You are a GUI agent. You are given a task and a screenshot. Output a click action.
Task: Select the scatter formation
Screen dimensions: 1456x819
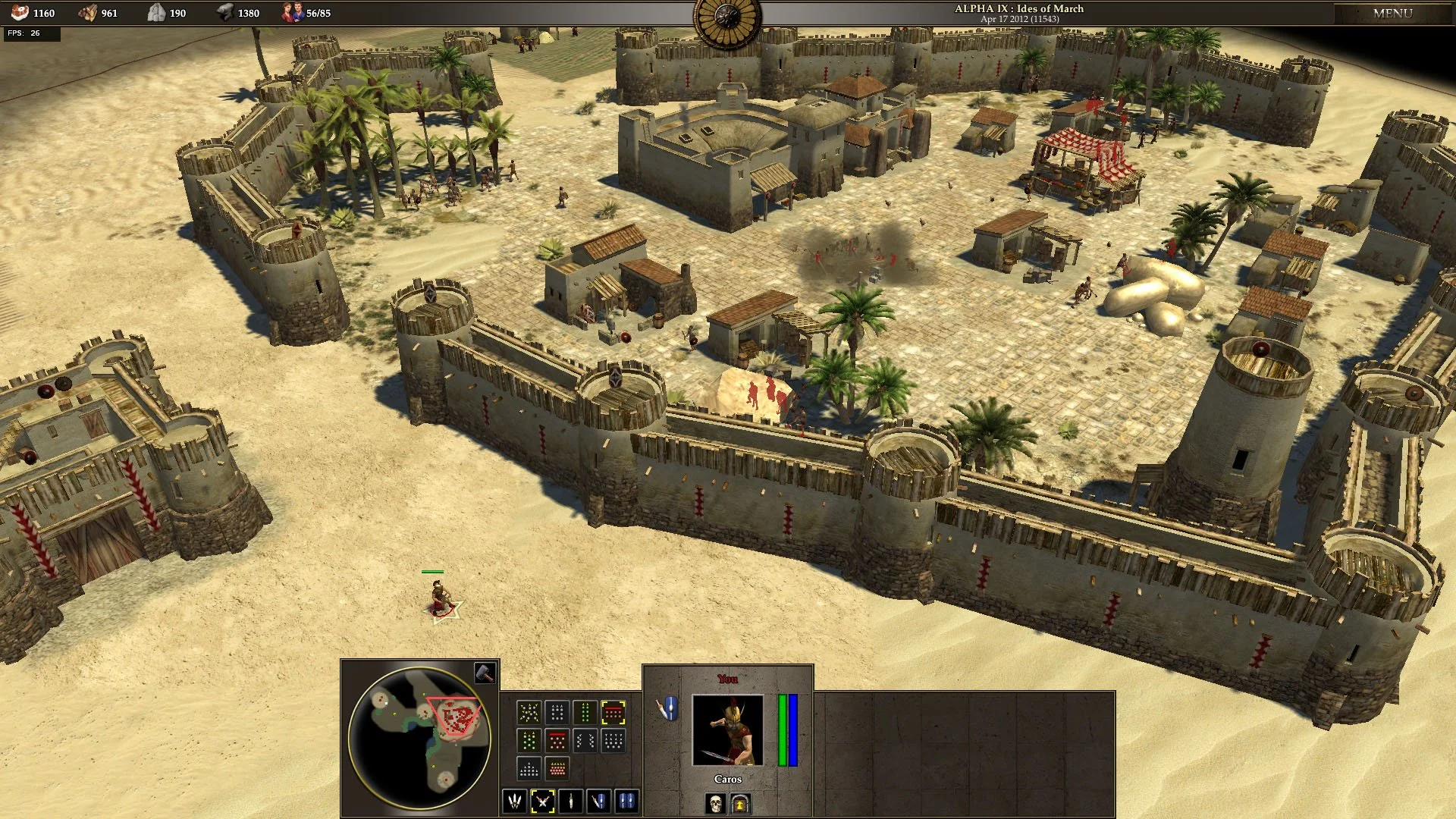coord(529,711)
